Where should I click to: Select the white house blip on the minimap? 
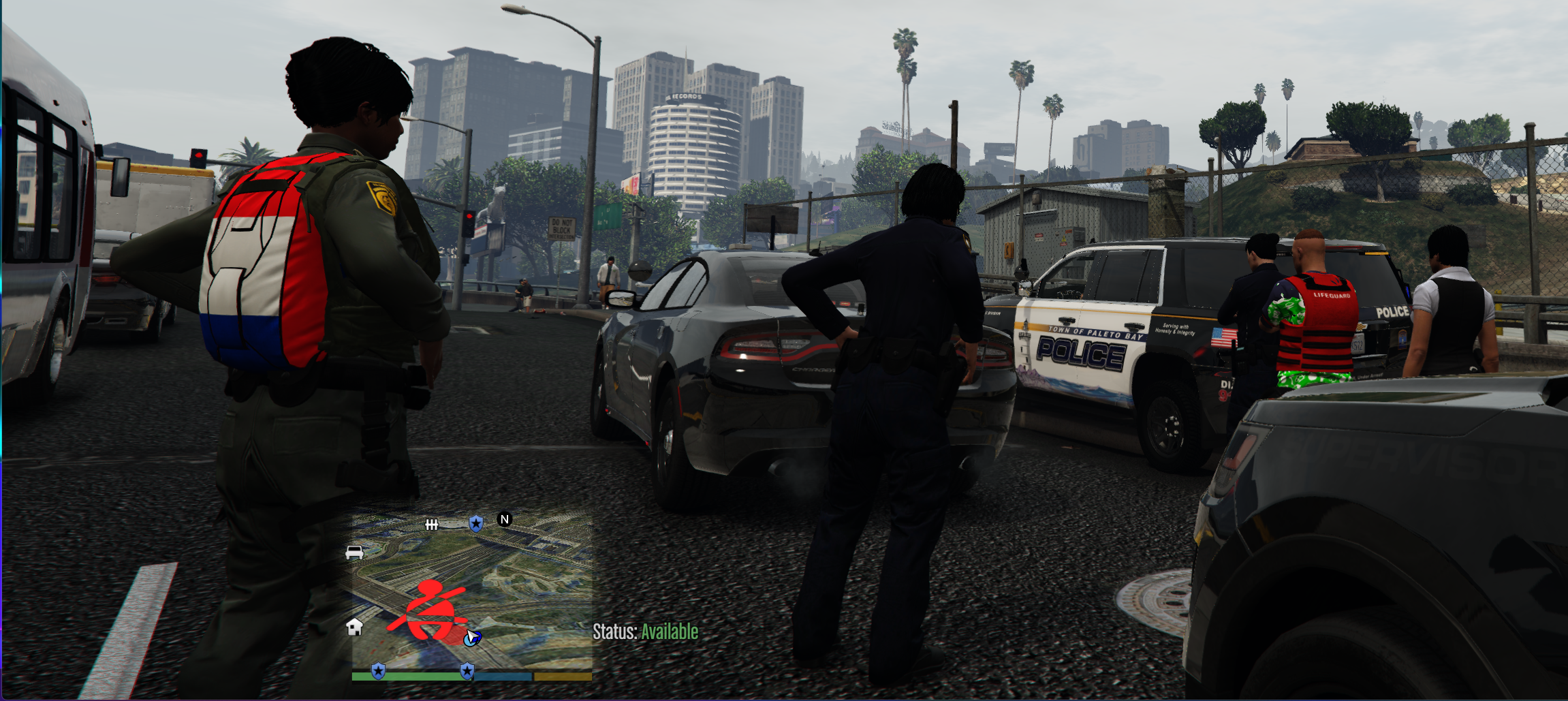354,627
